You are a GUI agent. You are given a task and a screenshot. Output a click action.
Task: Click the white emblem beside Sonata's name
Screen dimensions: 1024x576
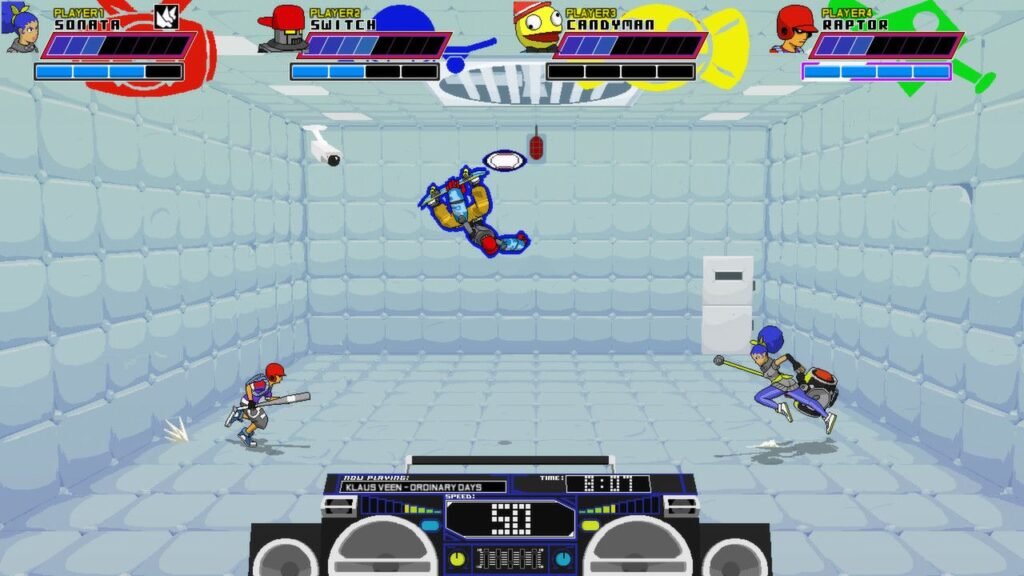click(166, 17)
